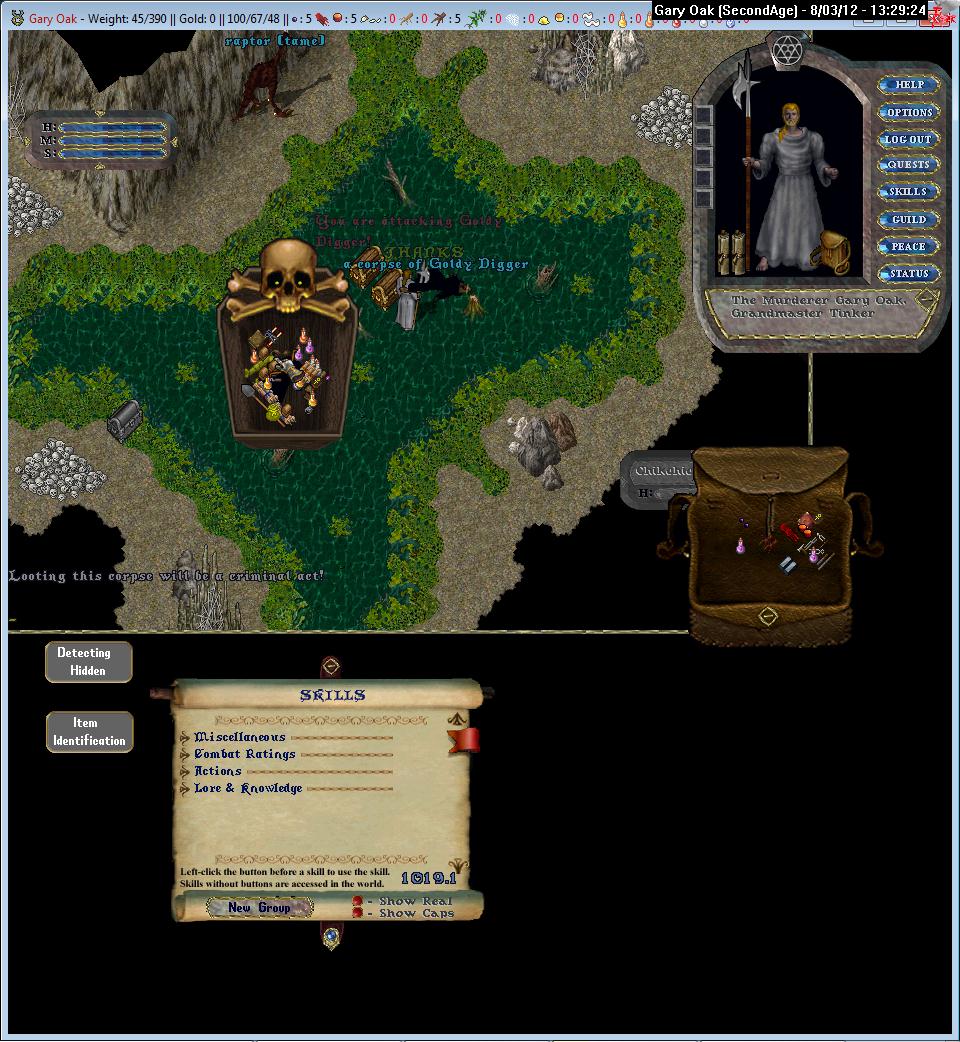The height and width of the screenshot is (1042, 960).
Task: Create a New Group in Skills
Action: coord(259,908)
